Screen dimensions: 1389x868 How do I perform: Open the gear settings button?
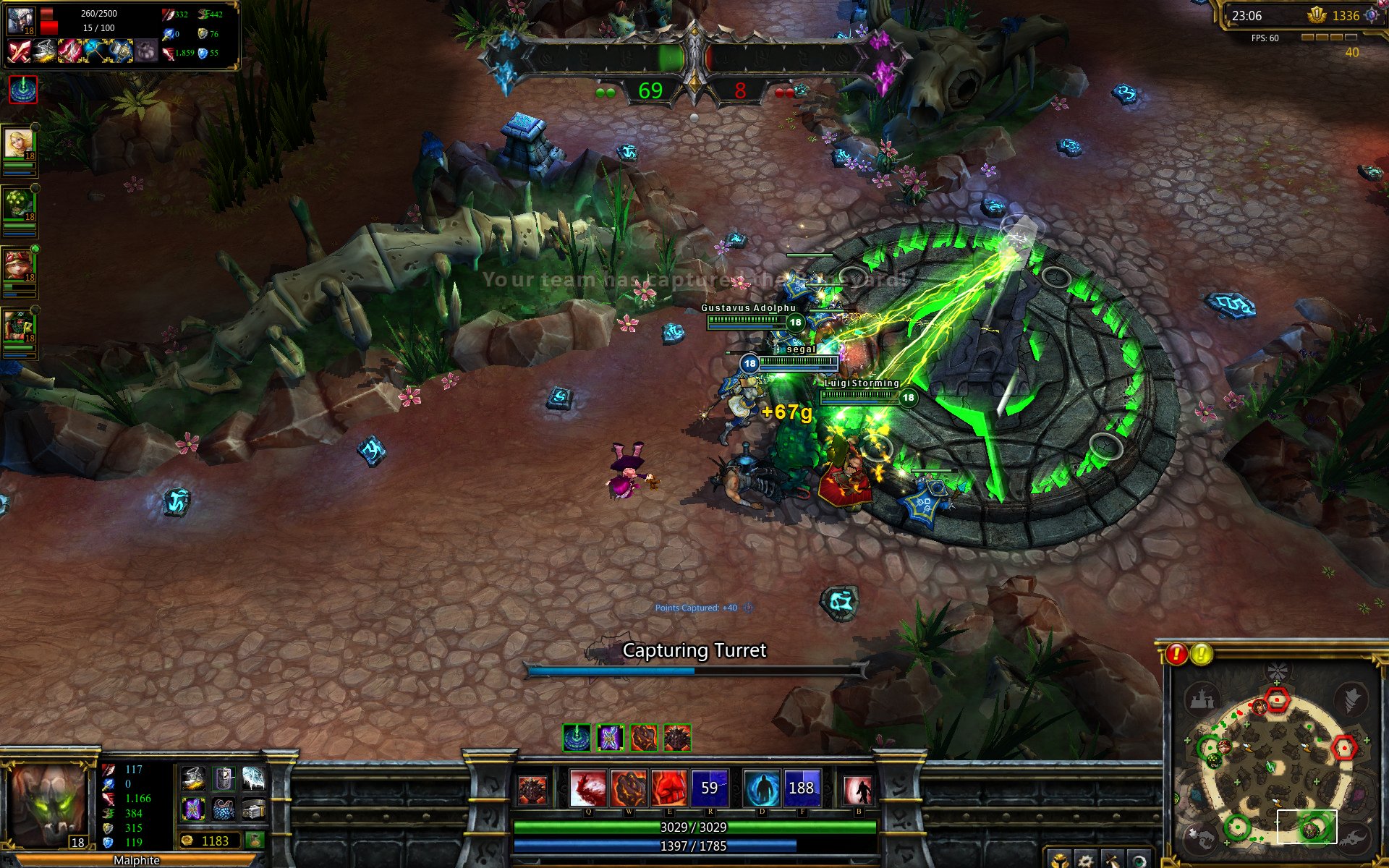1085,860
